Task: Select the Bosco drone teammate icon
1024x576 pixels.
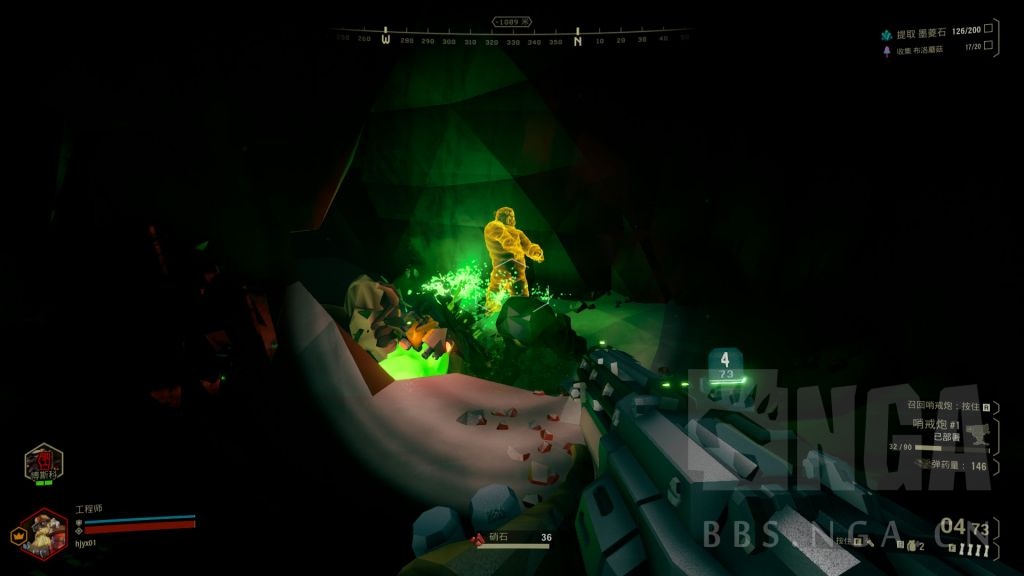Action: (43, 462)
